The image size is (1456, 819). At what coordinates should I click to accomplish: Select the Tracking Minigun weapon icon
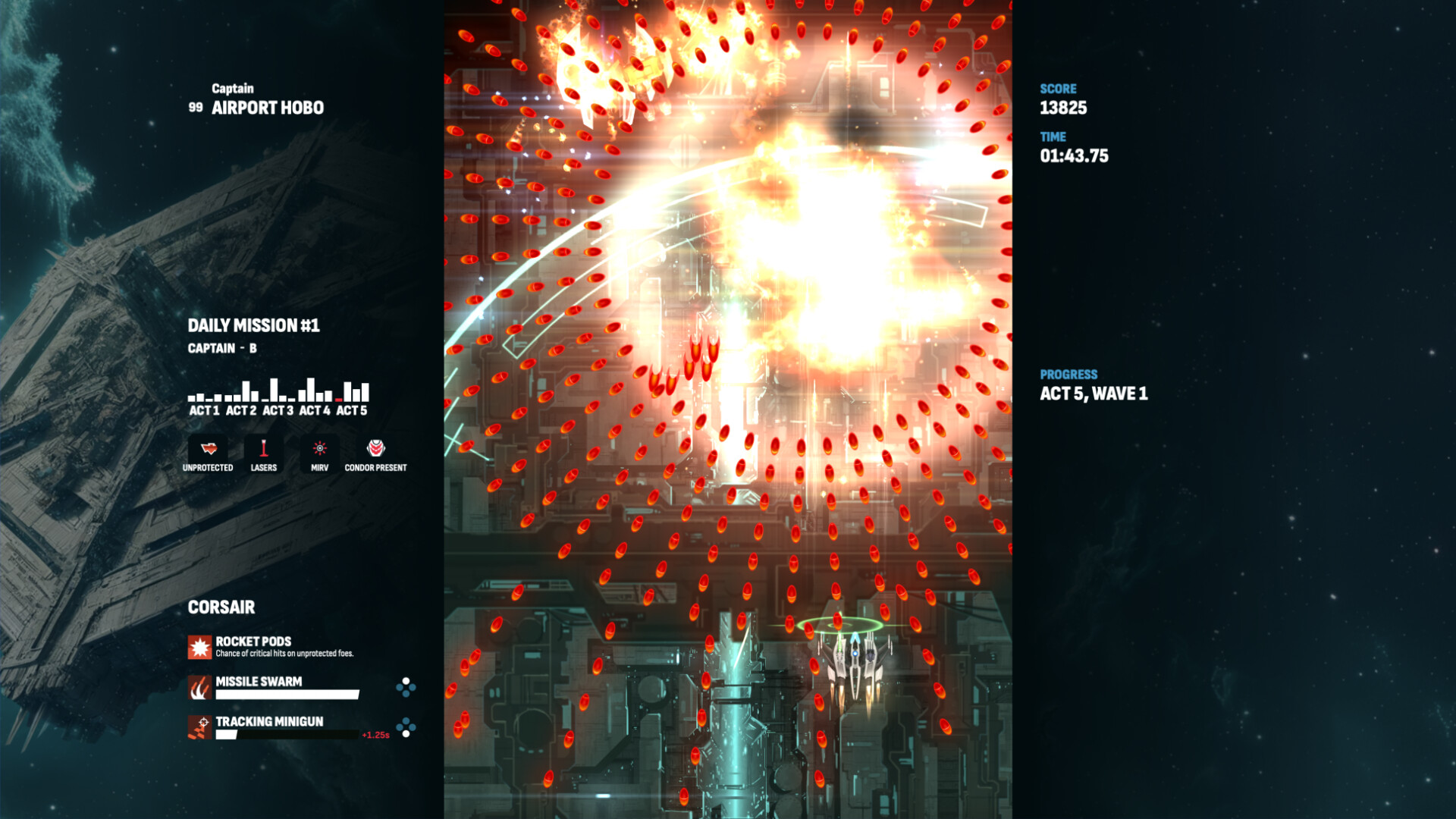(199, 728)
